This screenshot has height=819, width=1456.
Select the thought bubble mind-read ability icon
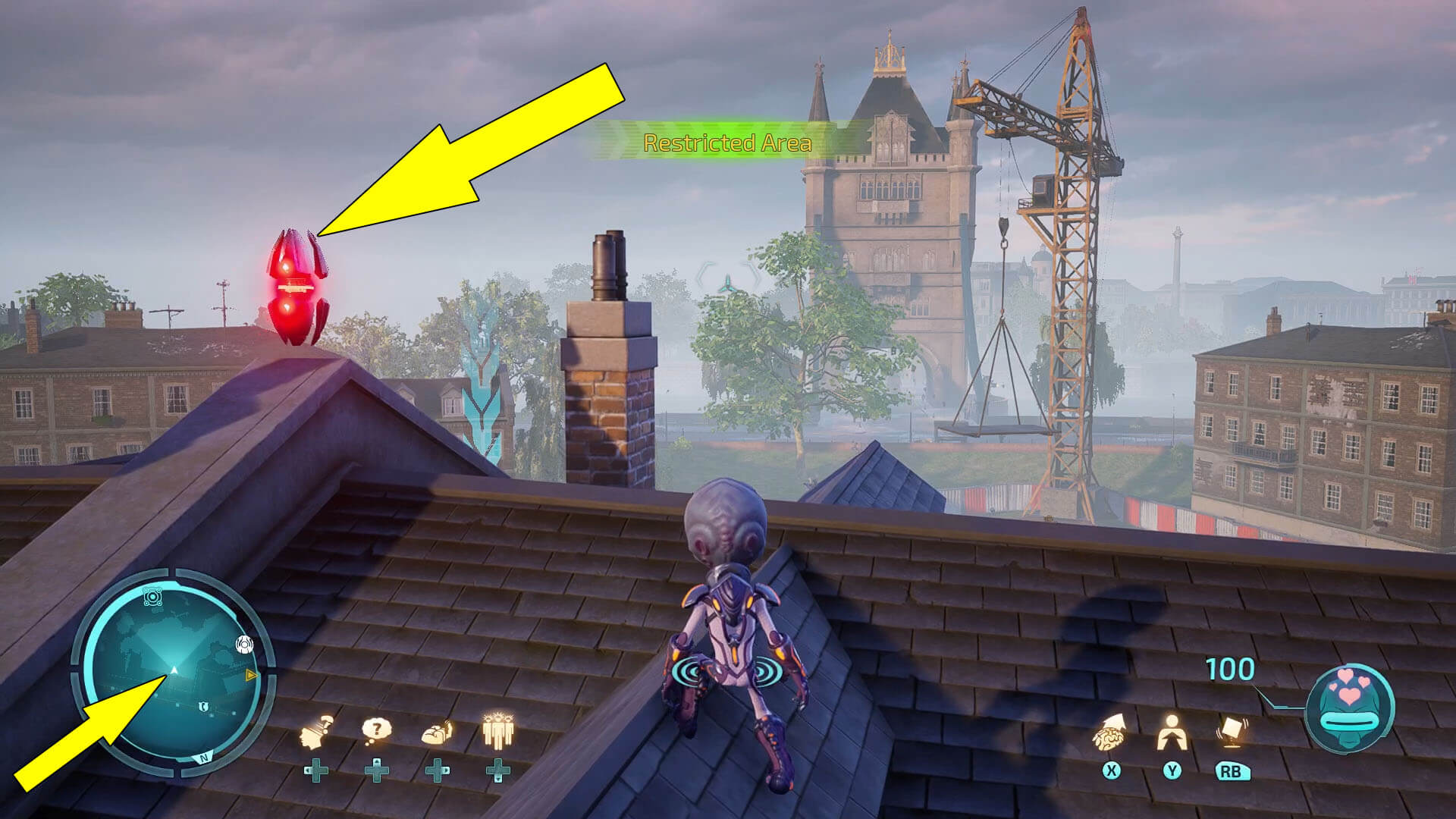pos(376,730)
